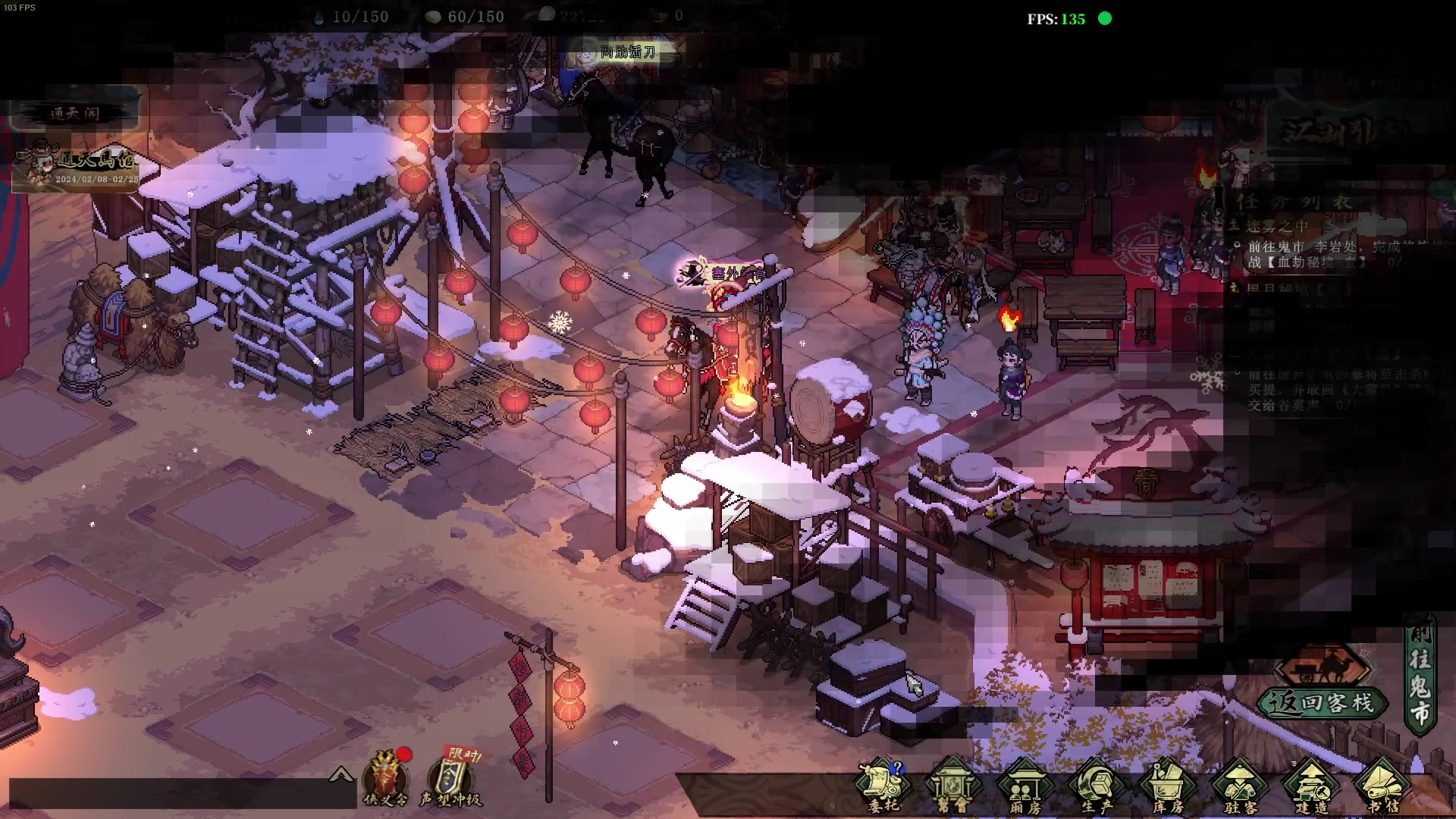Screen dimensions: 1456x819
Task: Click the 返回客栈 return to inn button
Action: (1323, 703)
